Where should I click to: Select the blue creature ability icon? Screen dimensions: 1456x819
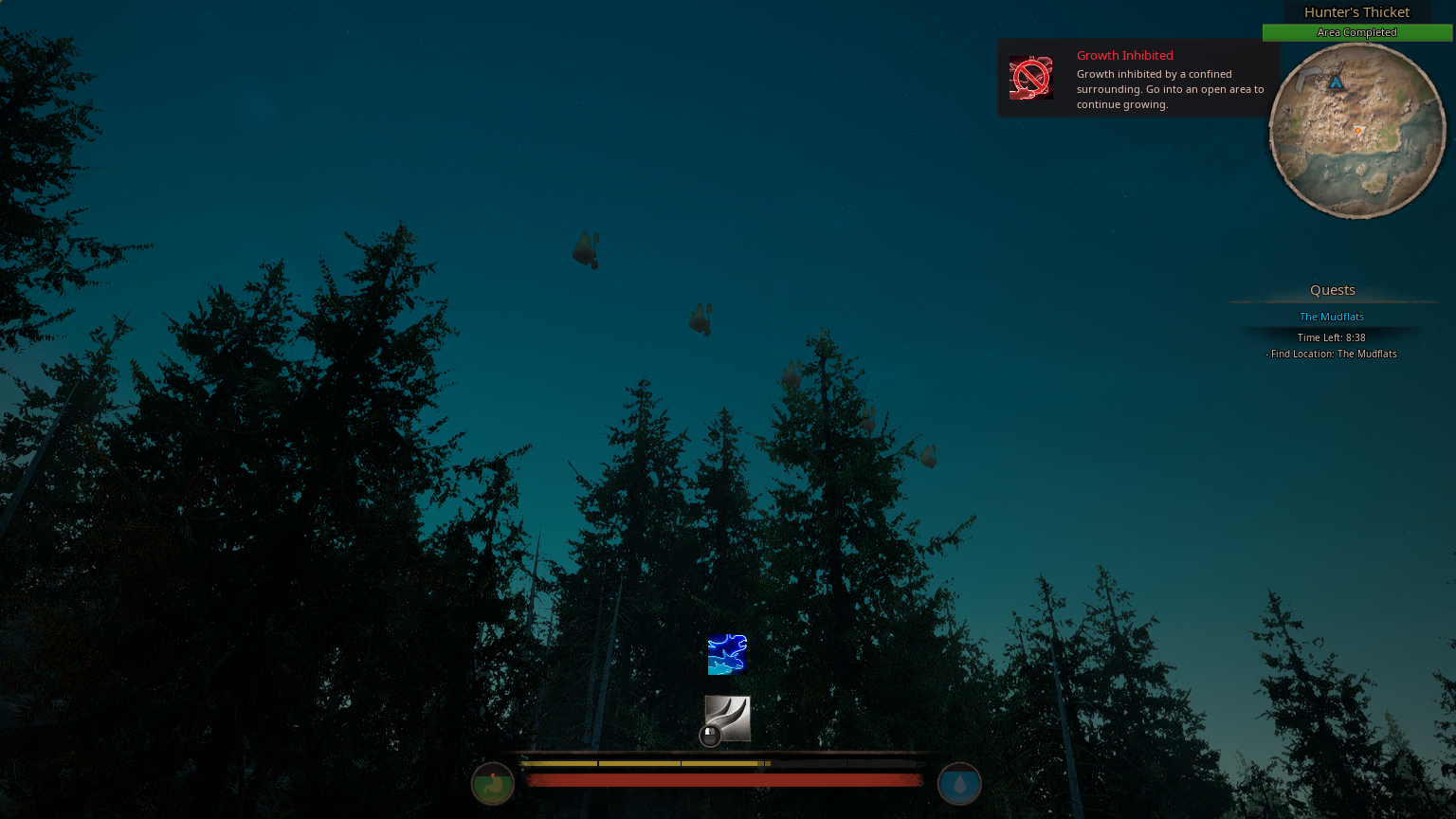[726, 654]
